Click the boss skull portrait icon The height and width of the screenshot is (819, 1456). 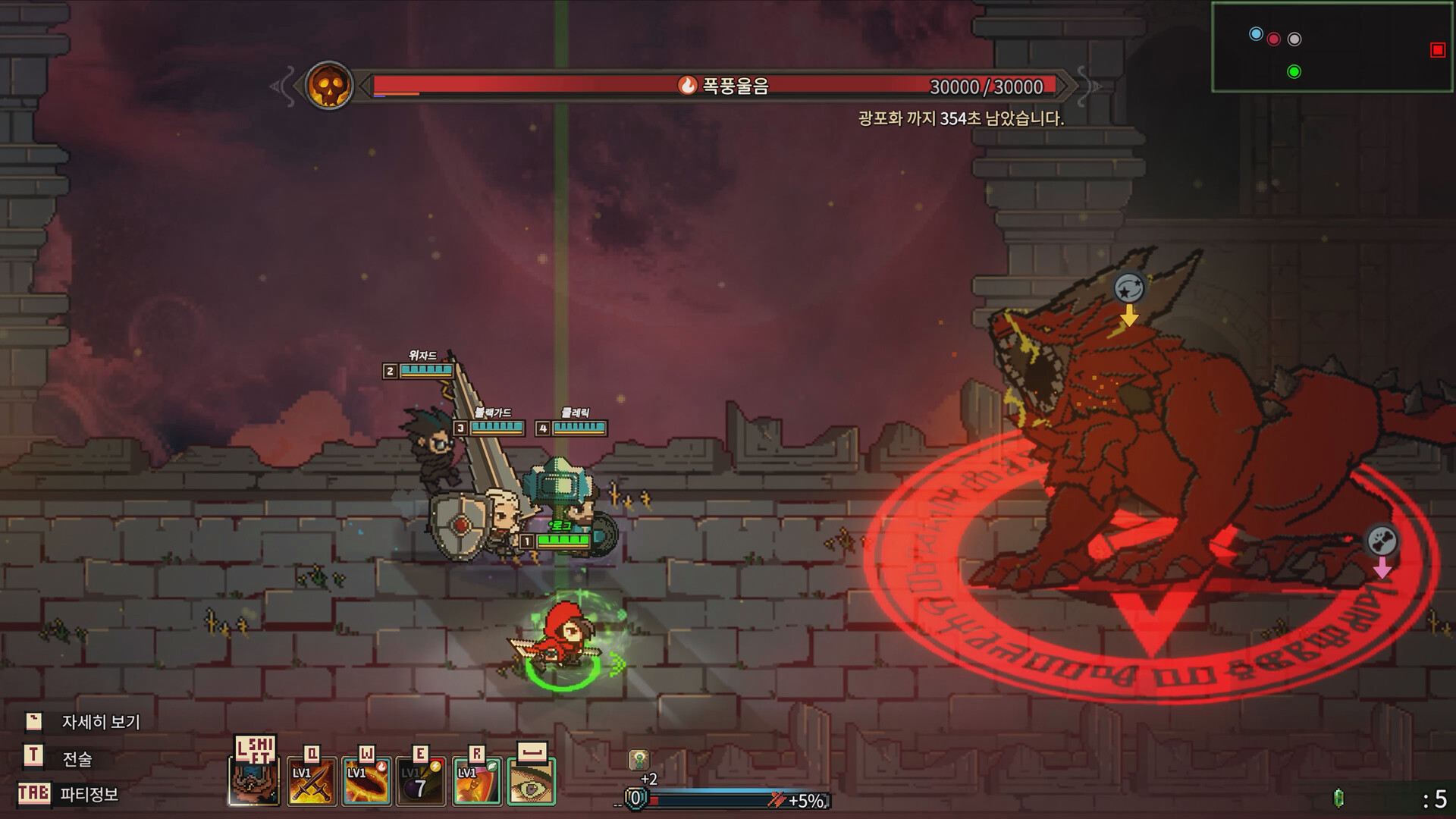[x=329, y=86]
